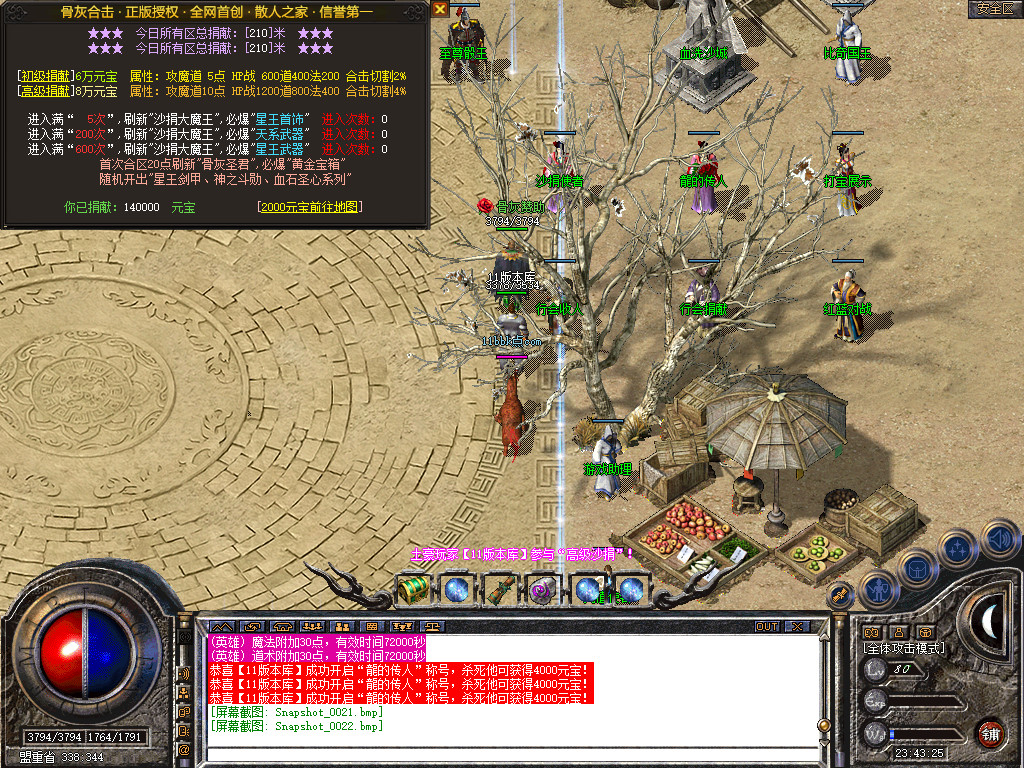Switch the 全体攻击模式 attack mode label
Viewport: 1024px width, 768px height.
(x=904, y=649)
